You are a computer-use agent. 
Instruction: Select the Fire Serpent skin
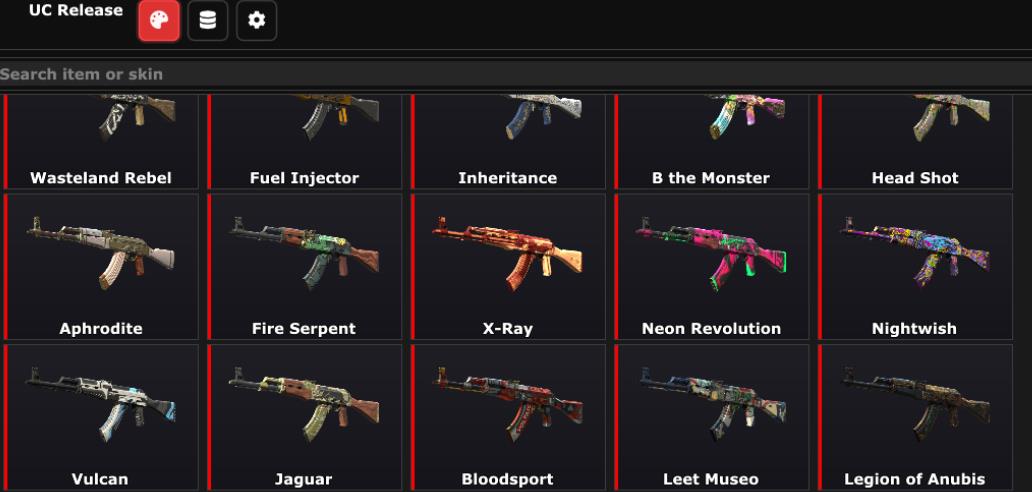304,267
